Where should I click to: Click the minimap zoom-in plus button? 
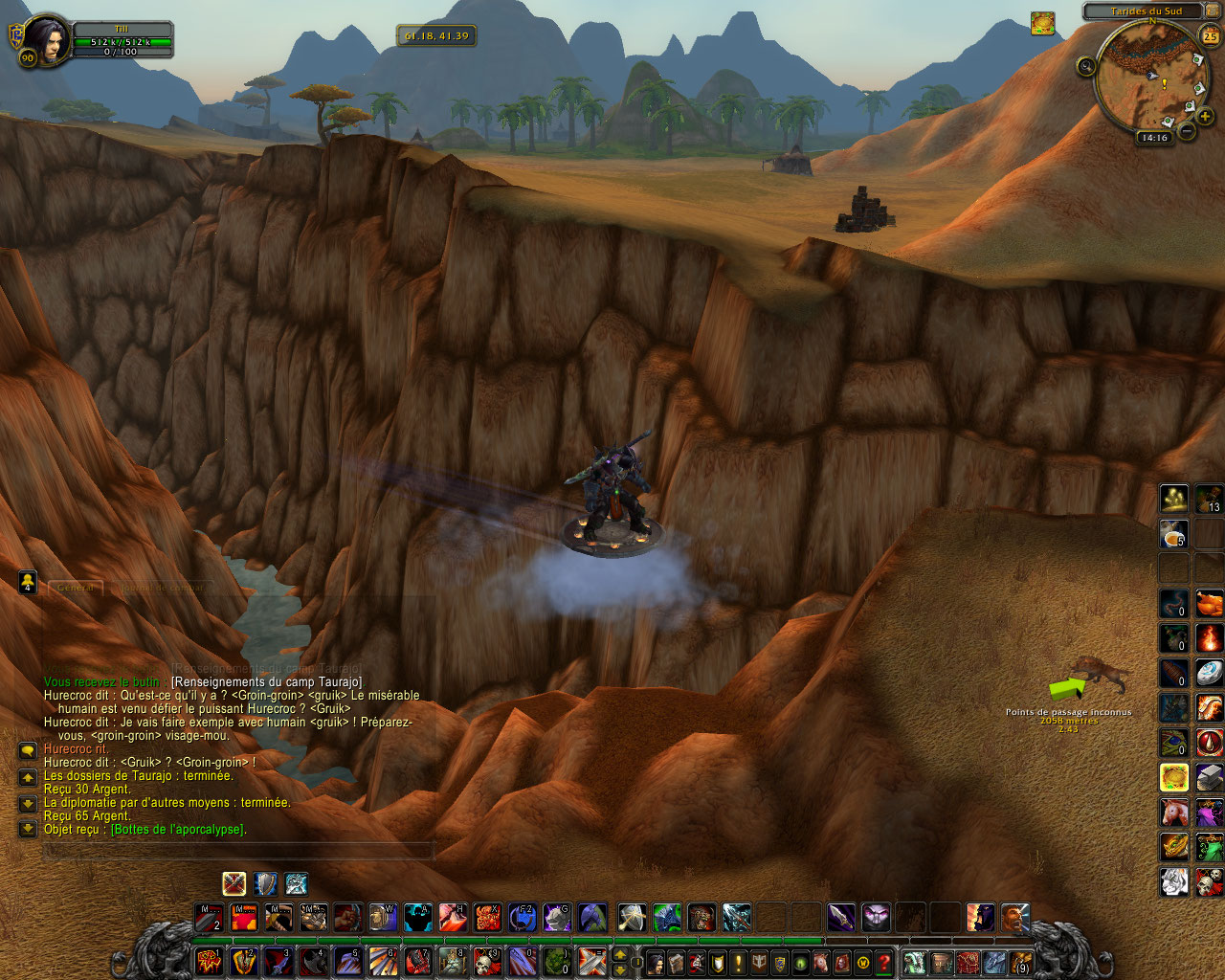(1205, 117)
